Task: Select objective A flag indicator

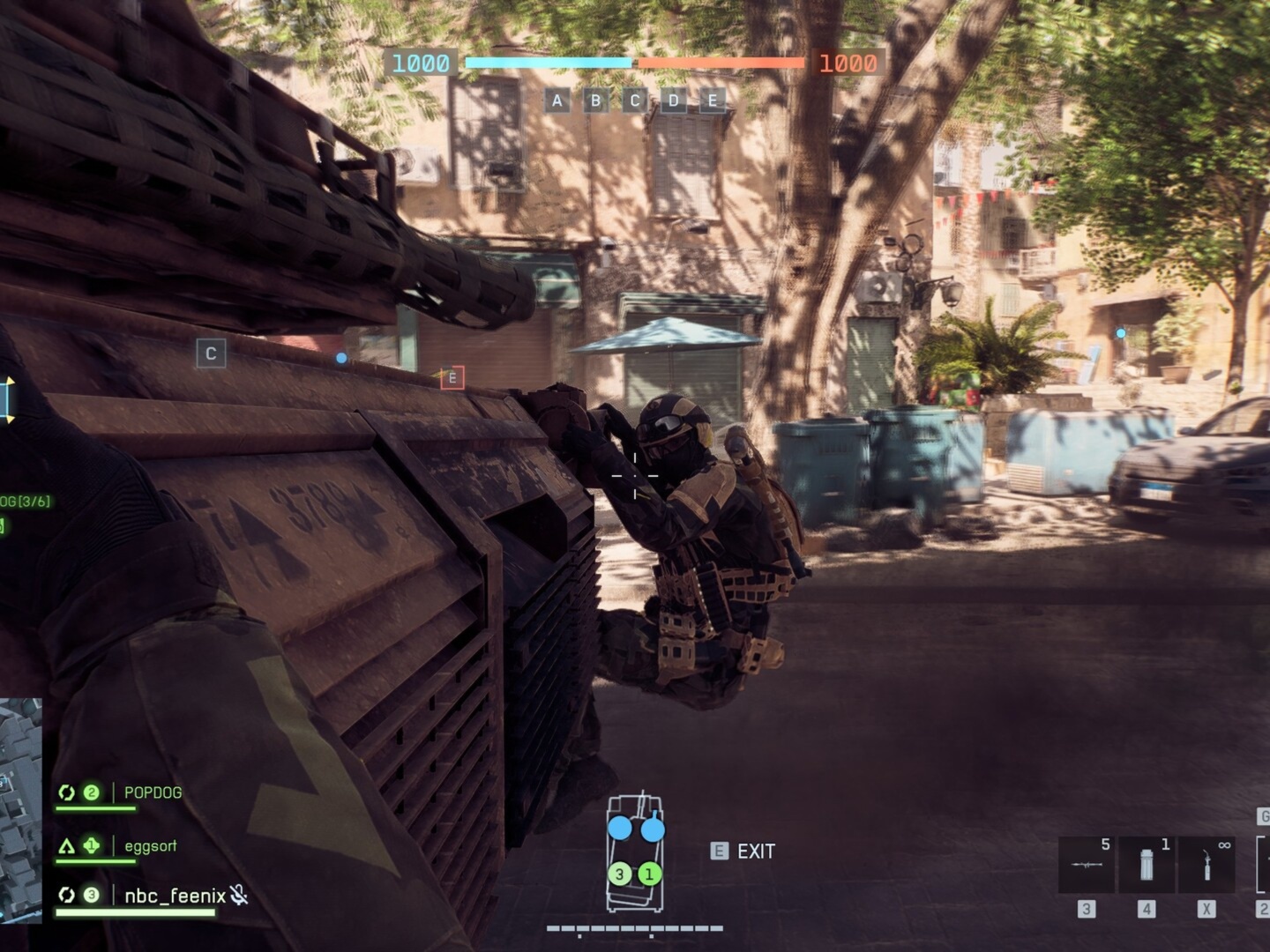Action: pyautogui.click(x=557, y=100)
